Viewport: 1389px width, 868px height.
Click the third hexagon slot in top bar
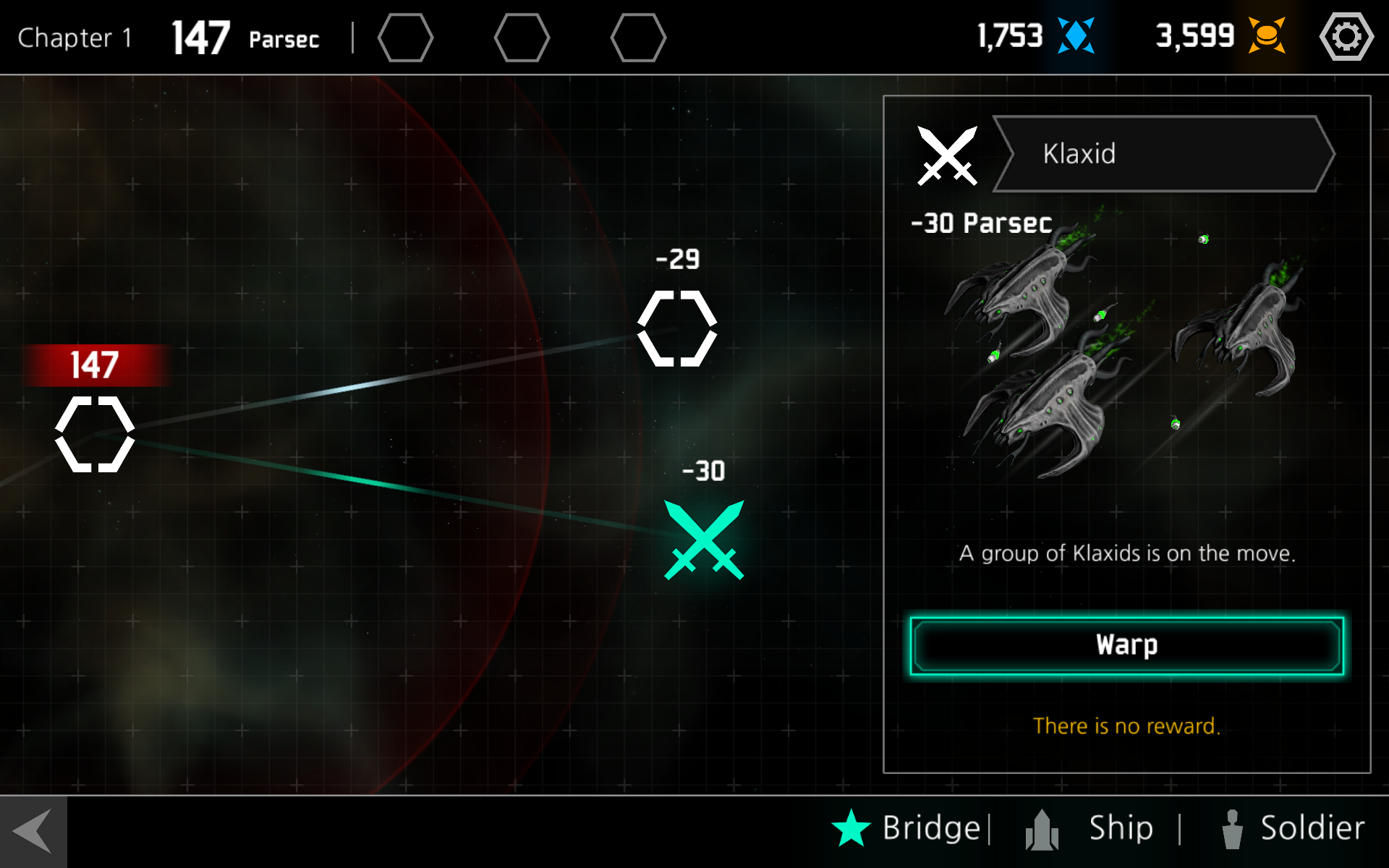[x=639, y=38]
